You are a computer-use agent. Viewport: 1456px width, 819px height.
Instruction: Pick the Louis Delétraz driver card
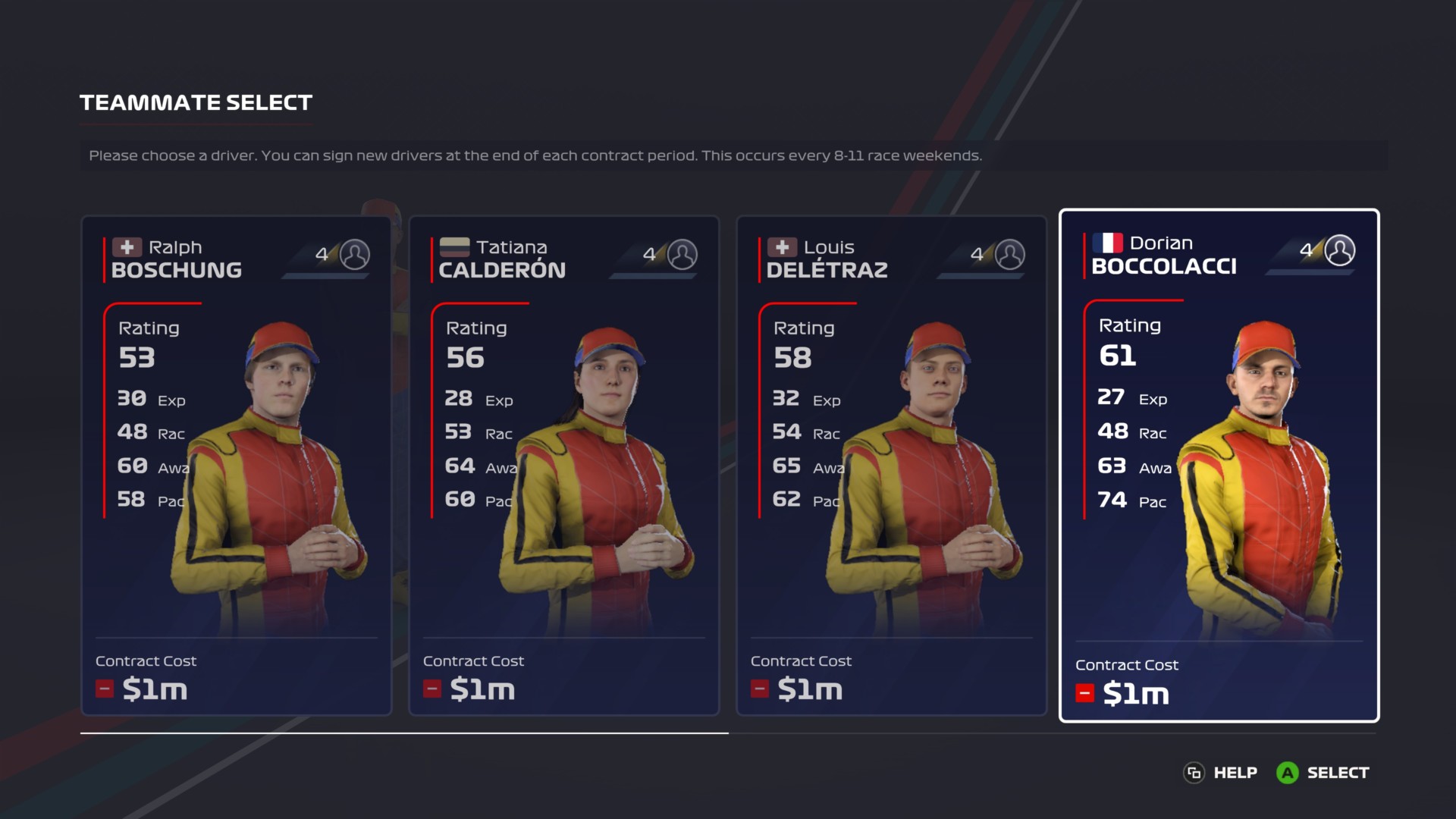[x=891, y=466]
